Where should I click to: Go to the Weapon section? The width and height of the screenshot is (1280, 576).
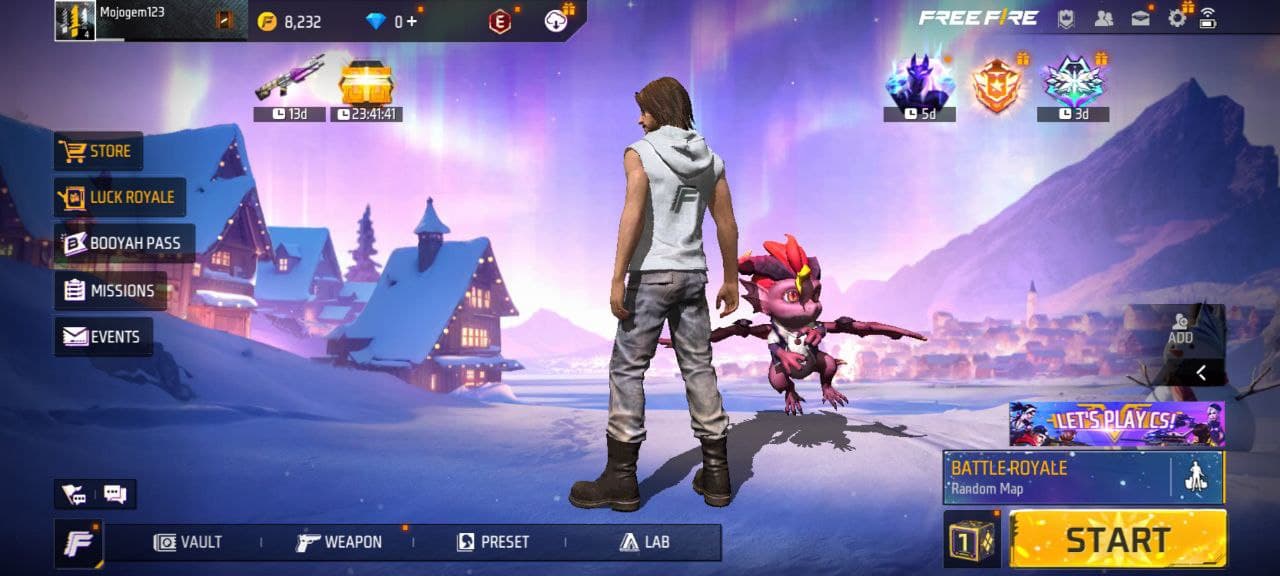340,542
